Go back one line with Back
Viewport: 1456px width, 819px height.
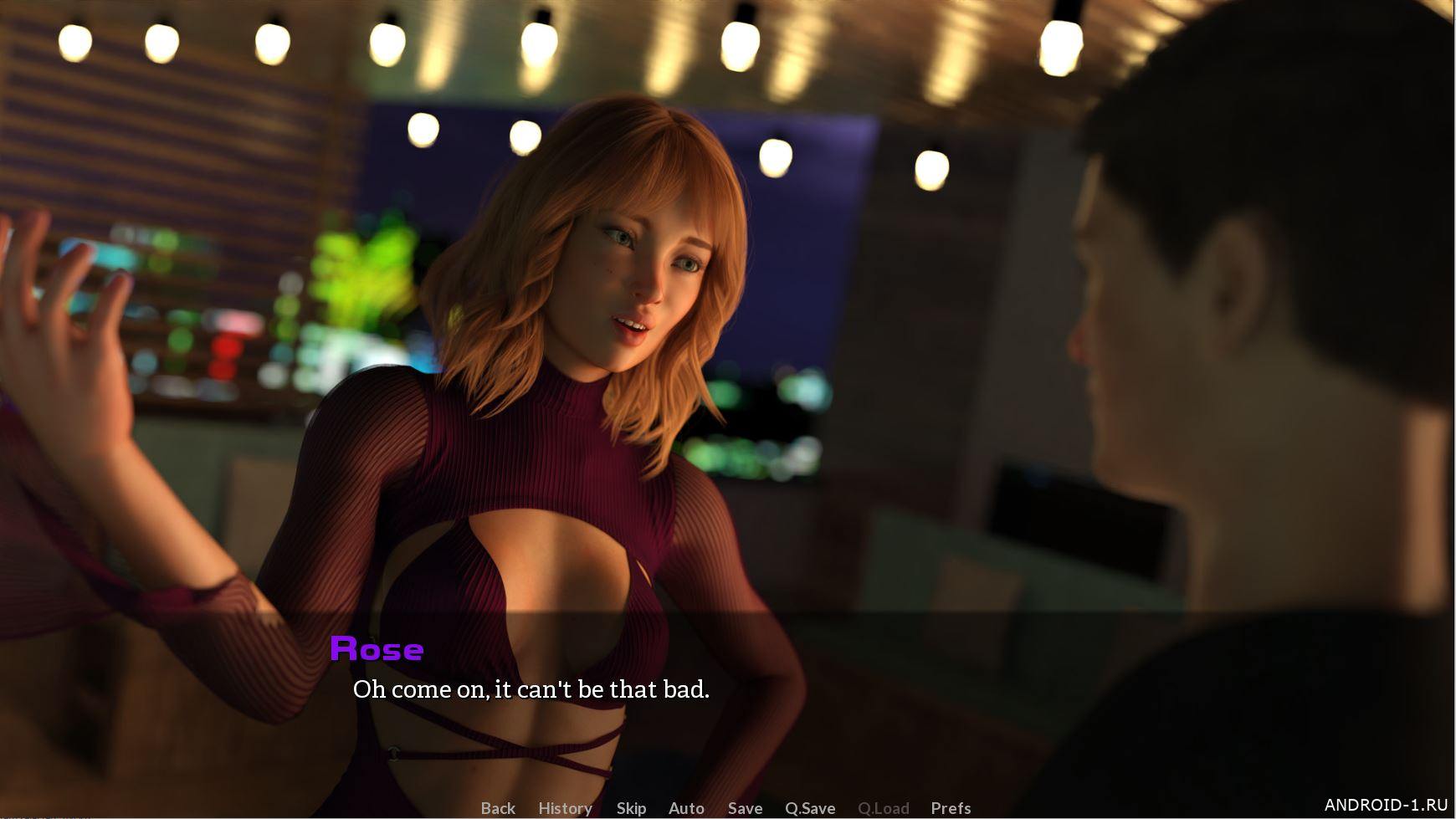498,808
